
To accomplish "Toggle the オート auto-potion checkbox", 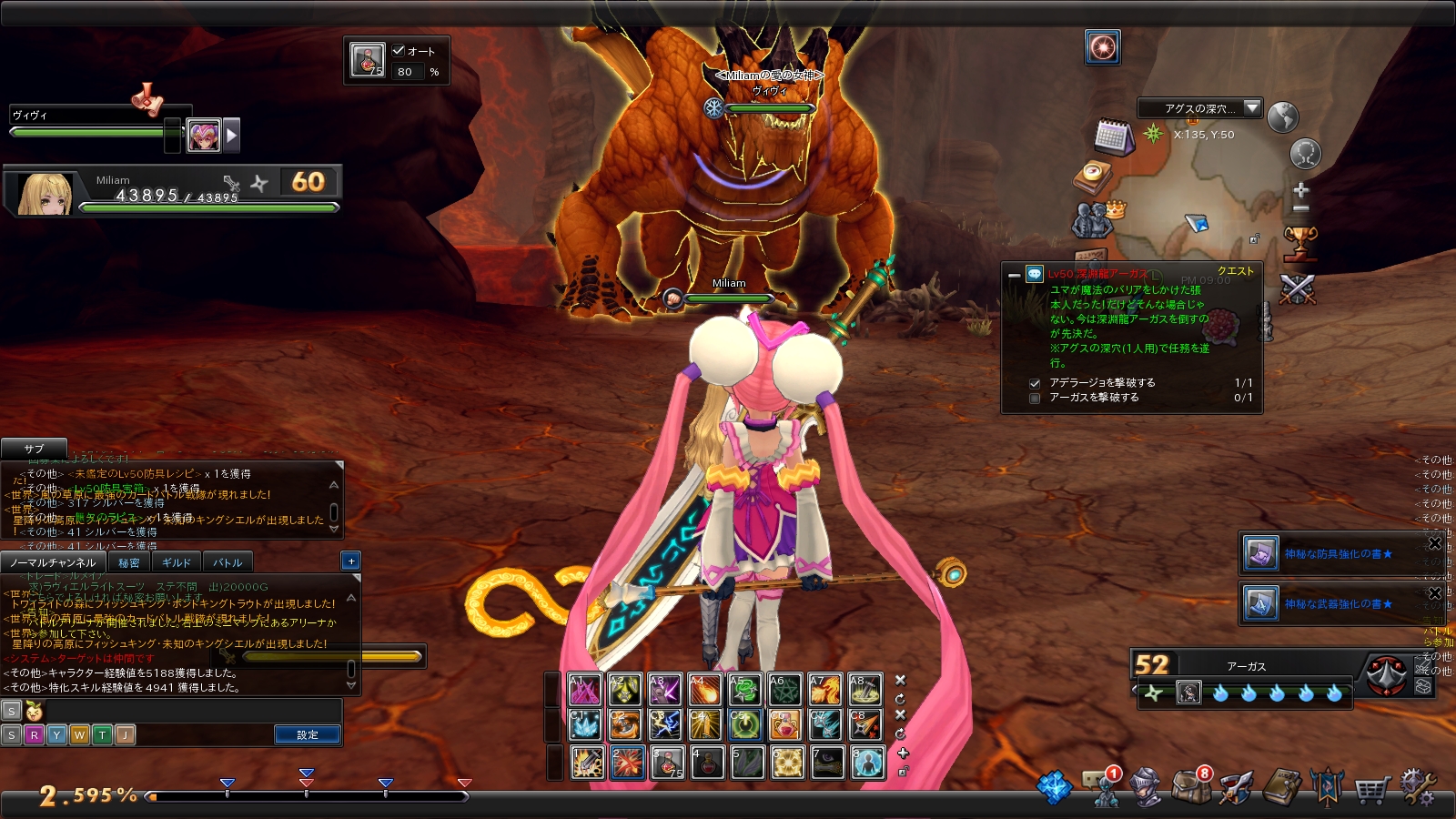I will tap(399, 51).
